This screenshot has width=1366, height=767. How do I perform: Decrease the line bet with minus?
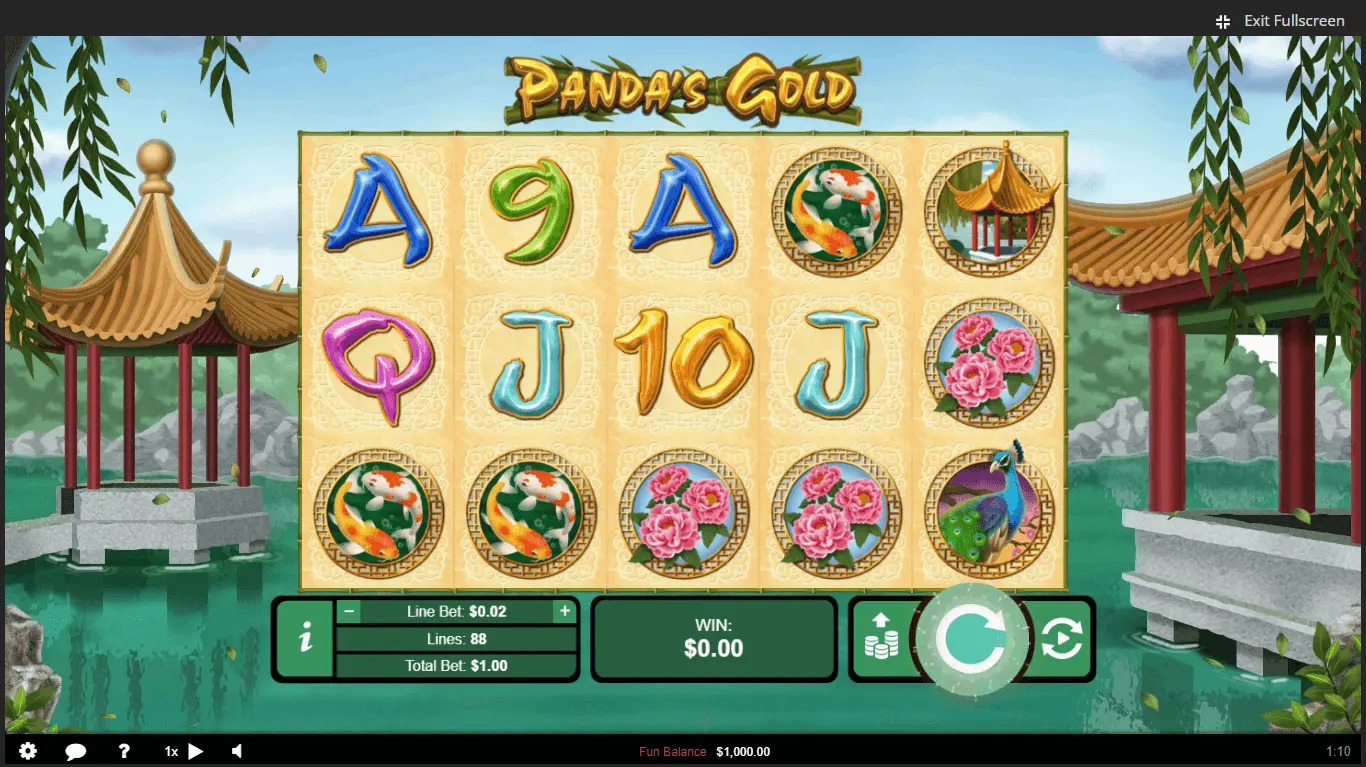click(349, 611)
